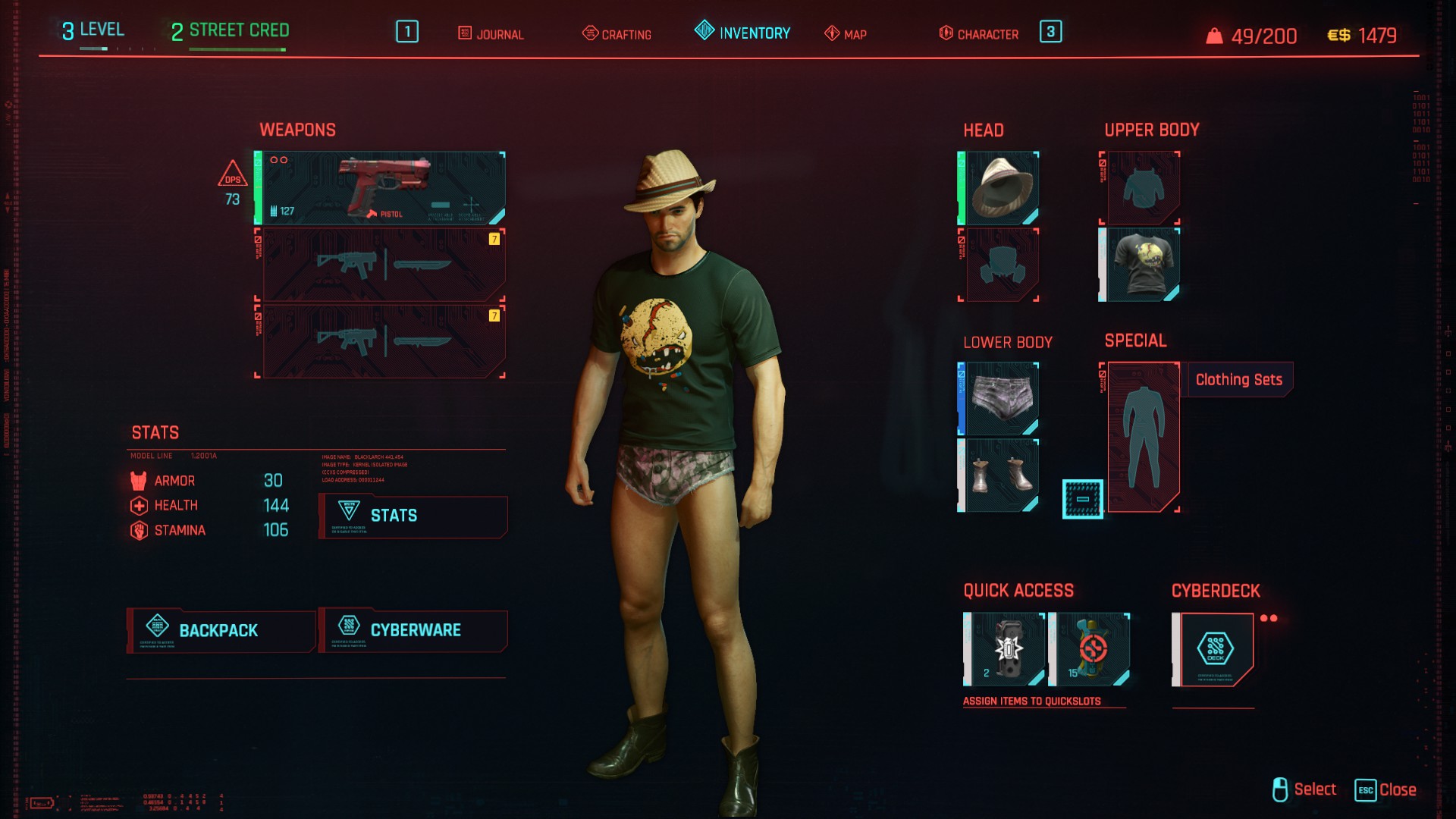
Task: Select the equipped red pistol slot
Action: click(381, 187)
